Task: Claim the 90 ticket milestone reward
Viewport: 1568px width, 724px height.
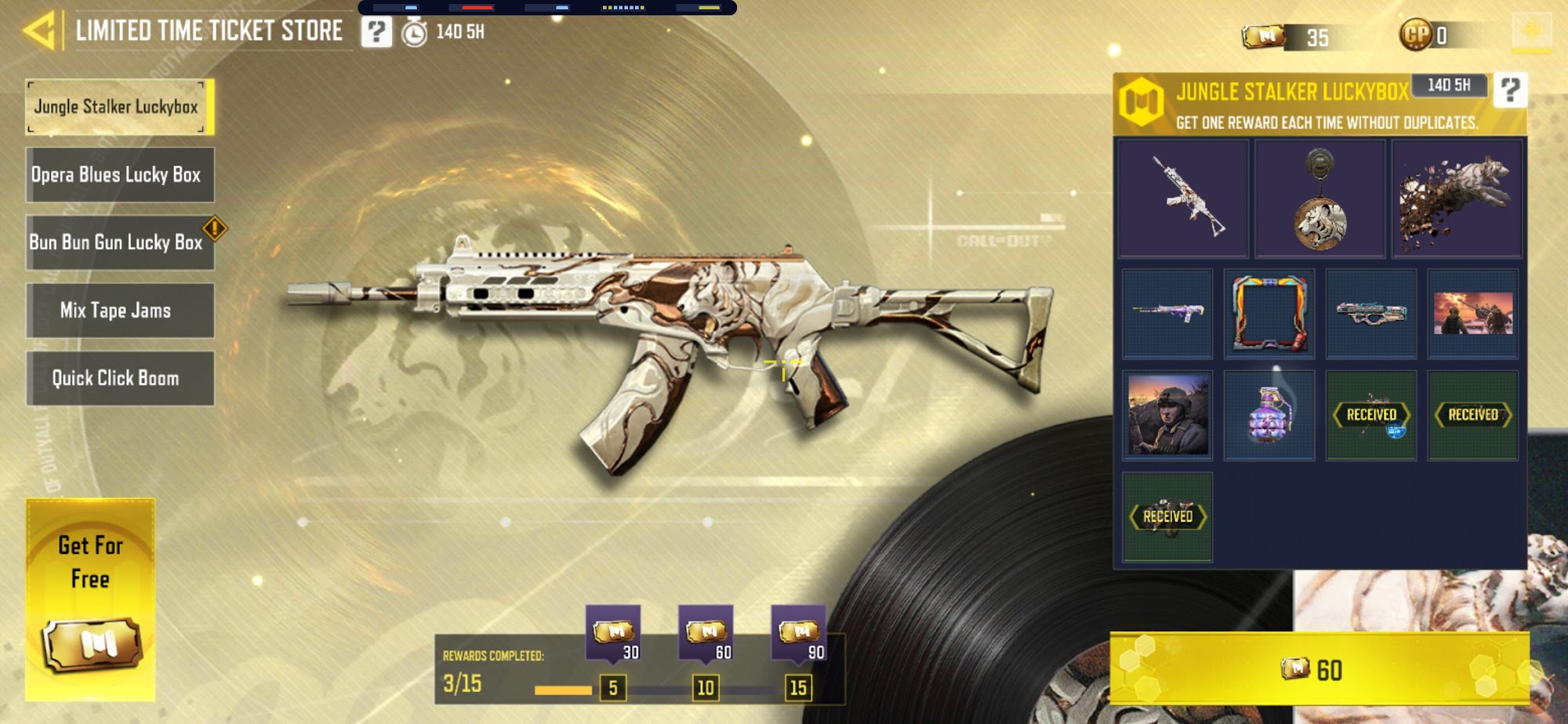Action: (799, 633)
